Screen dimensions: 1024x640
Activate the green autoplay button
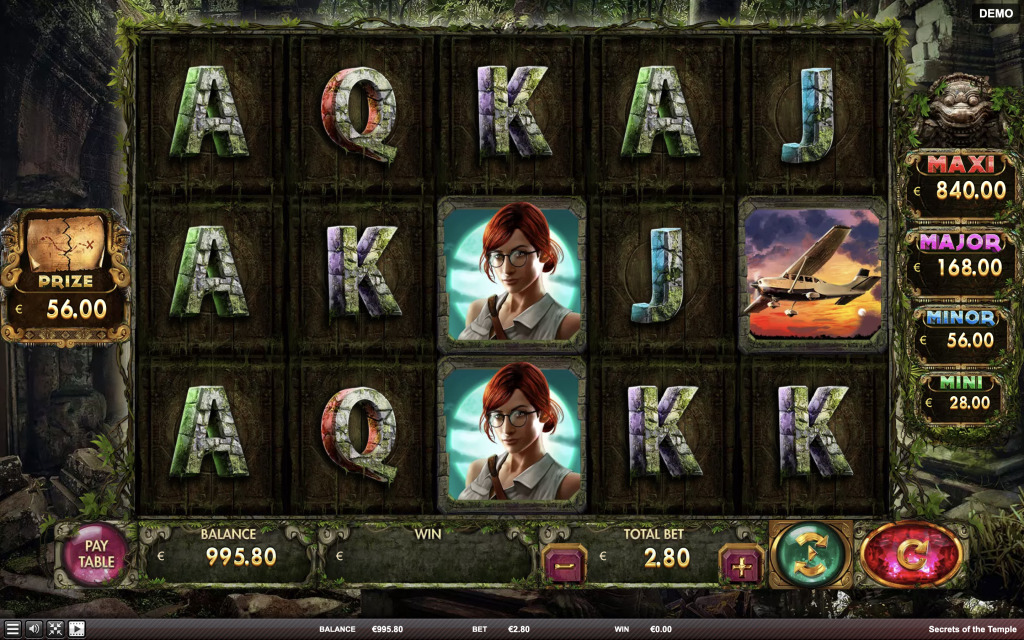pyautogui.click(x=810, y=554)
